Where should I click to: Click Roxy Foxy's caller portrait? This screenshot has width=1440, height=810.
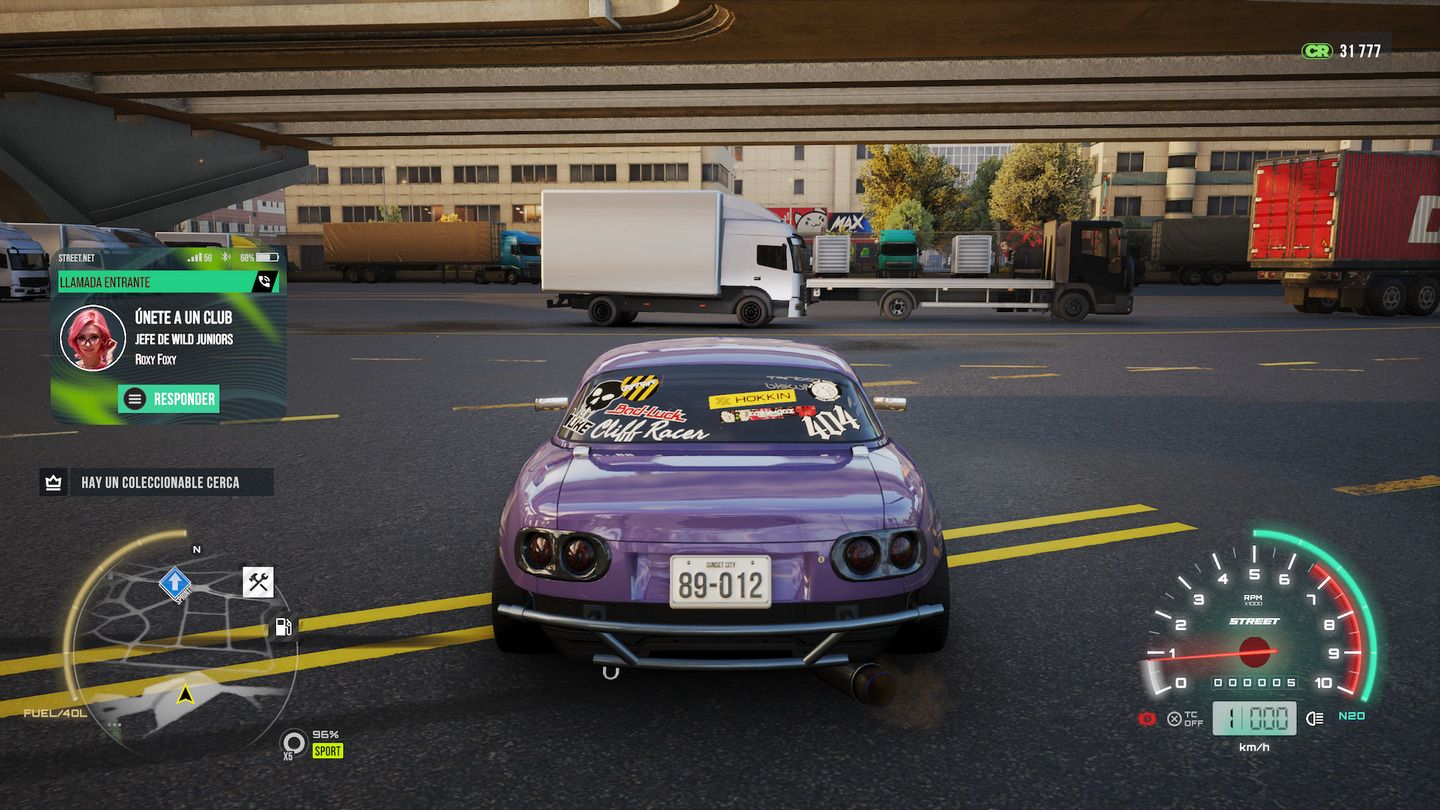pyautogui.click(x=93, y=337)
